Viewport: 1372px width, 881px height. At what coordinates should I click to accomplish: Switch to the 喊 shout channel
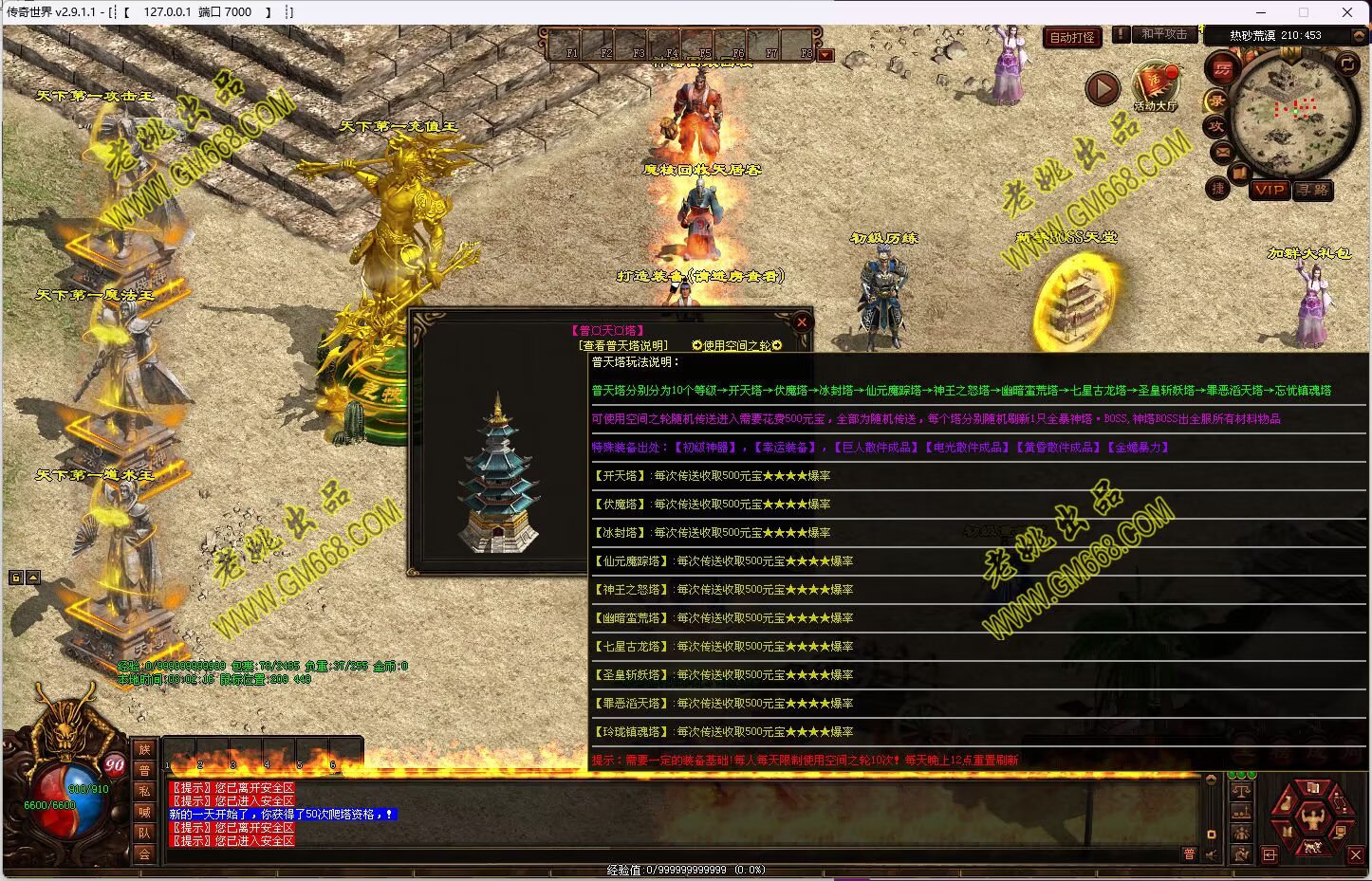(144, 812)
